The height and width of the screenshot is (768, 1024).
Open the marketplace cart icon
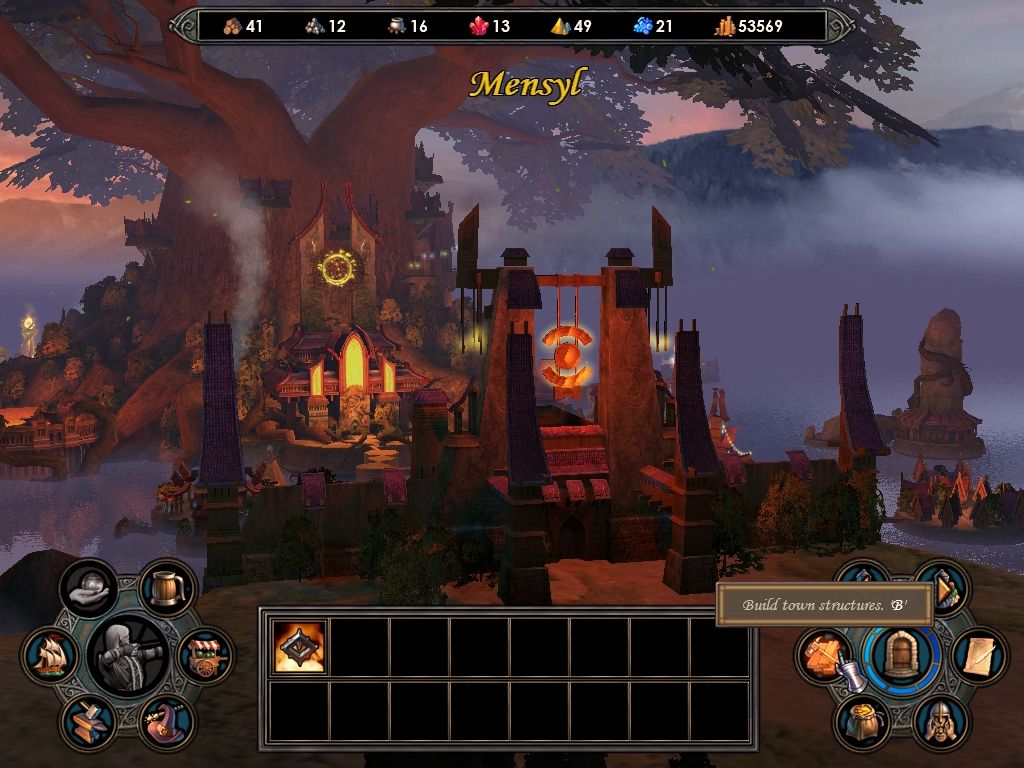point(206,657)
